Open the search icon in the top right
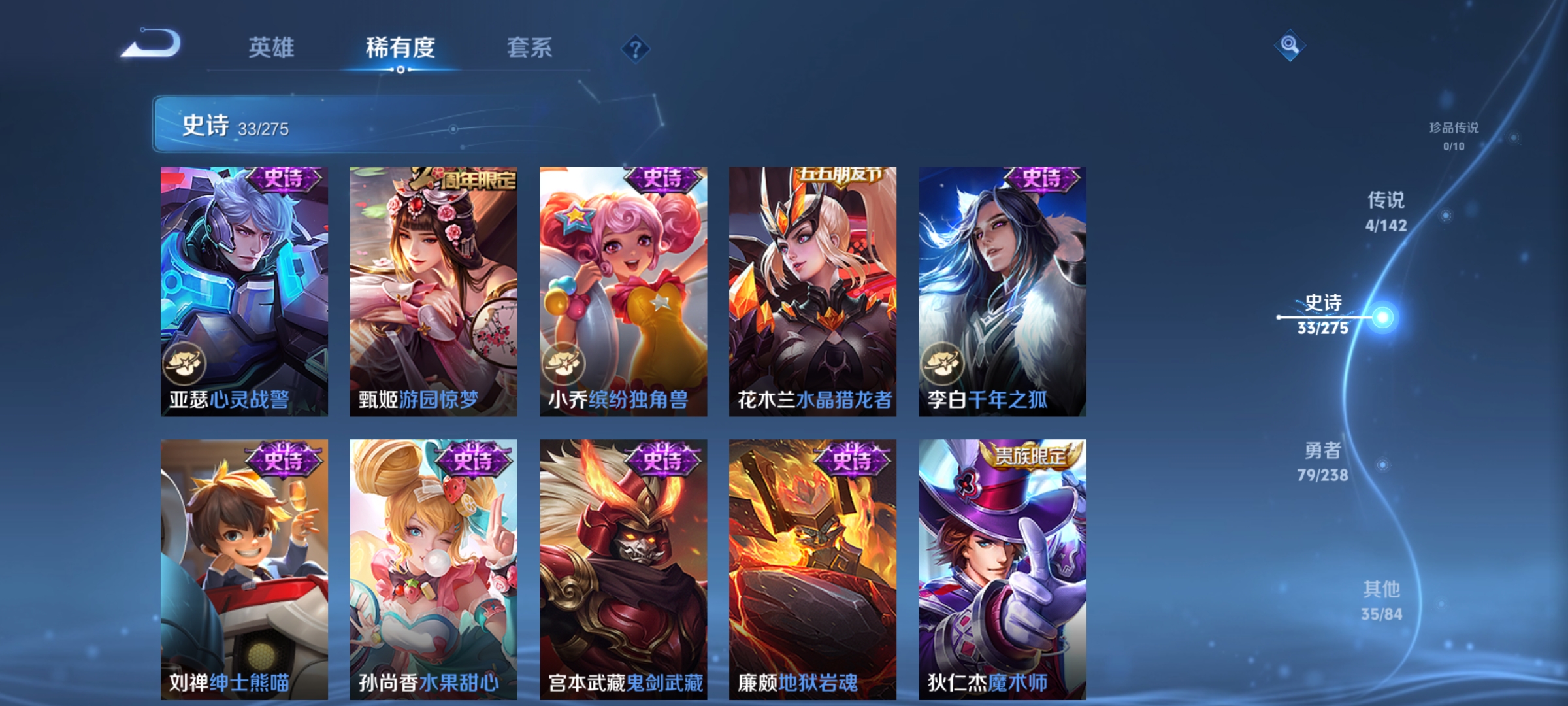Image resolution: width=1568 pixels, height=706 pixels. 1290,44
